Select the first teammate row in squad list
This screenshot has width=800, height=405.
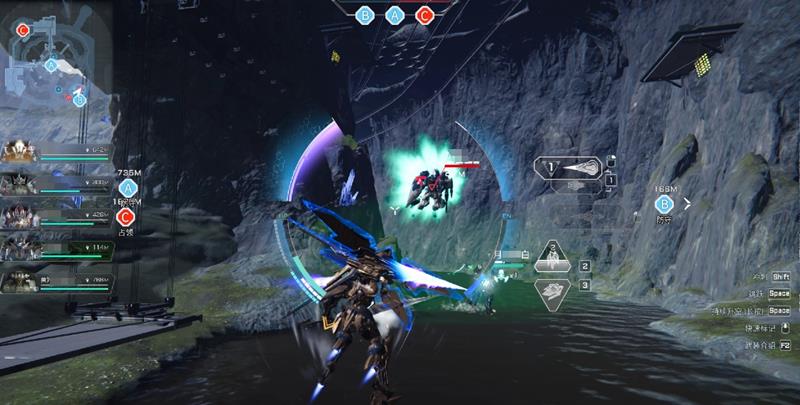click(x=58, y=152)
